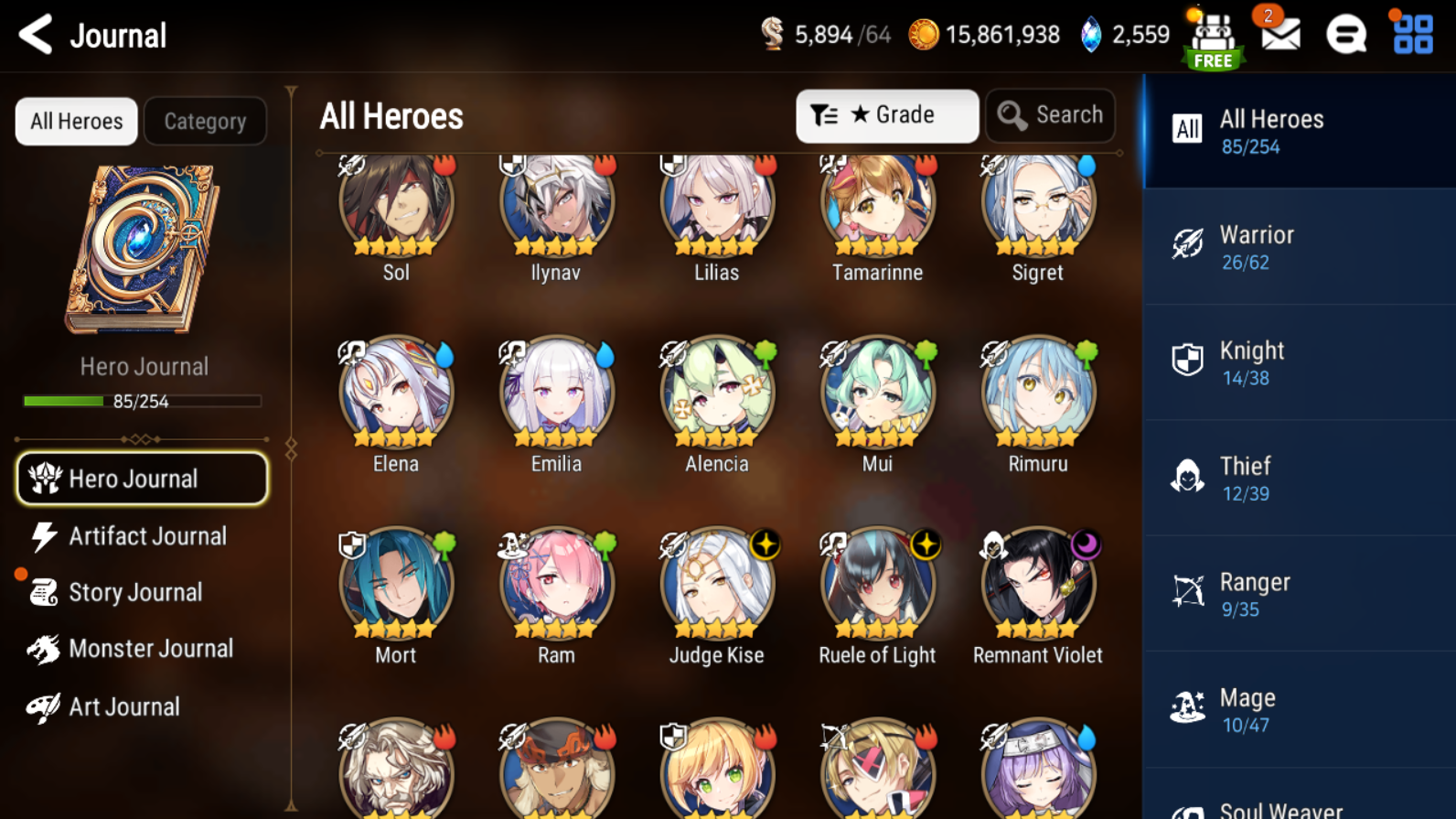Screen dimensions: 1456x819
Task: Open the Monster Journal
Action: point(142,649)
